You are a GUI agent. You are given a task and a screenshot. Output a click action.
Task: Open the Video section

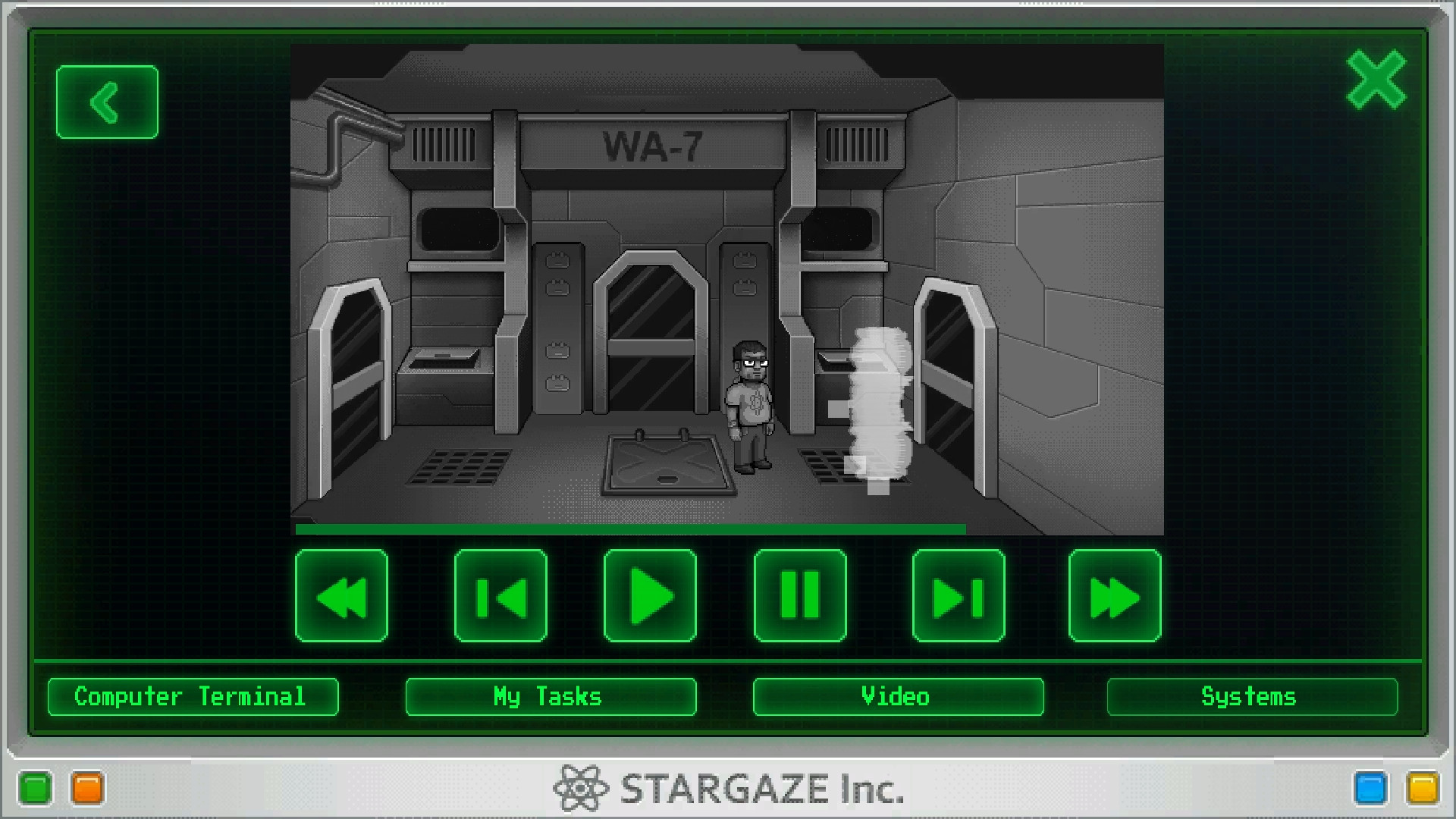(x=896, y=696)
